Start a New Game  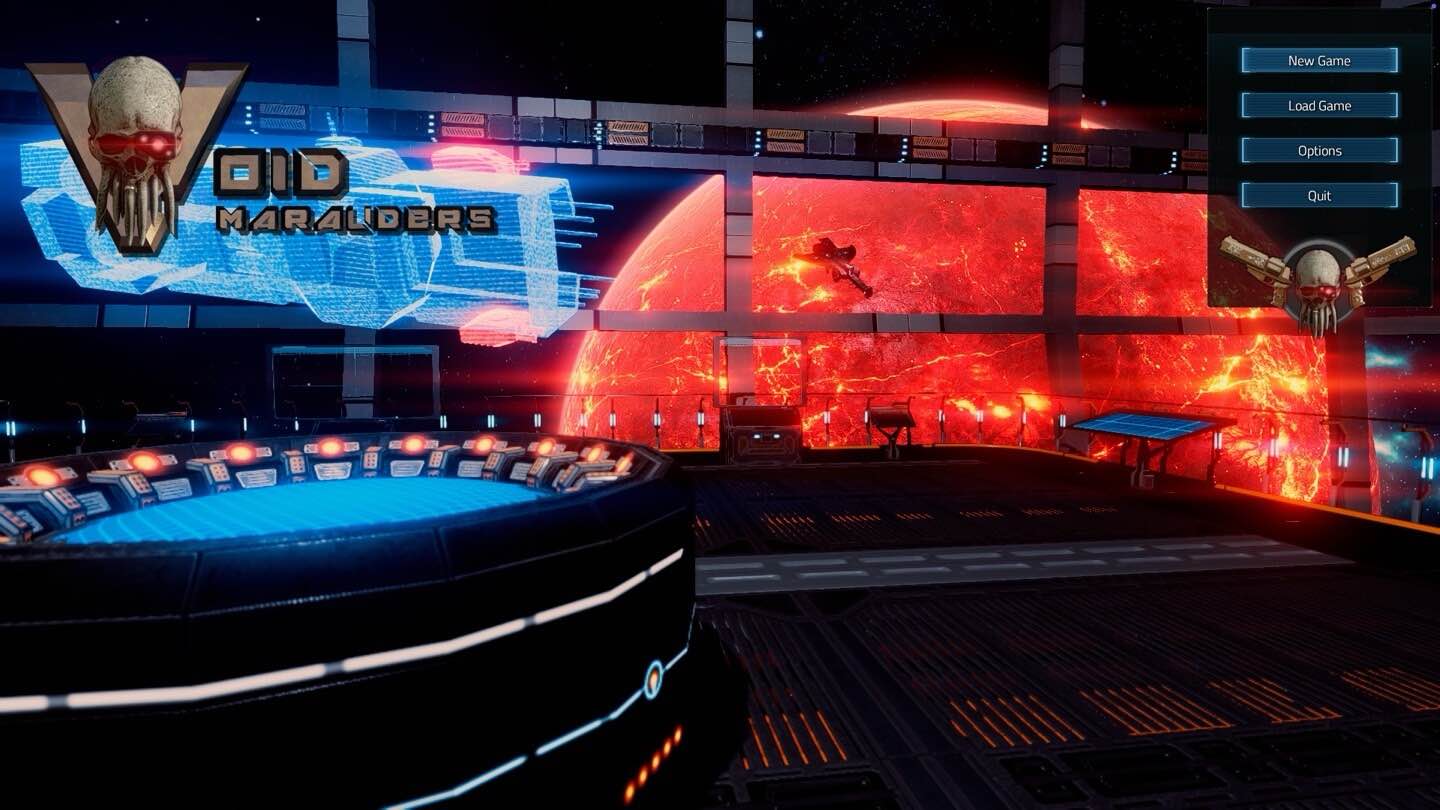1319,61
